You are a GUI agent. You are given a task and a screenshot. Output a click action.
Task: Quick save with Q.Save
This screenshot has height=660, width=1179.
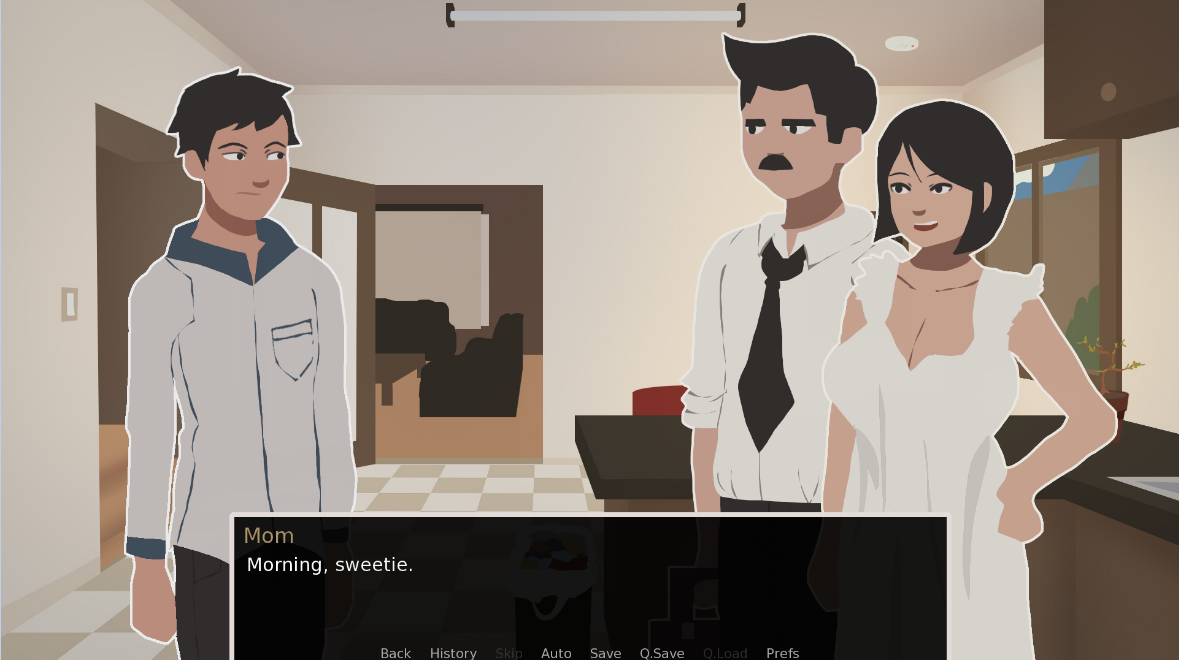point(662,653)
